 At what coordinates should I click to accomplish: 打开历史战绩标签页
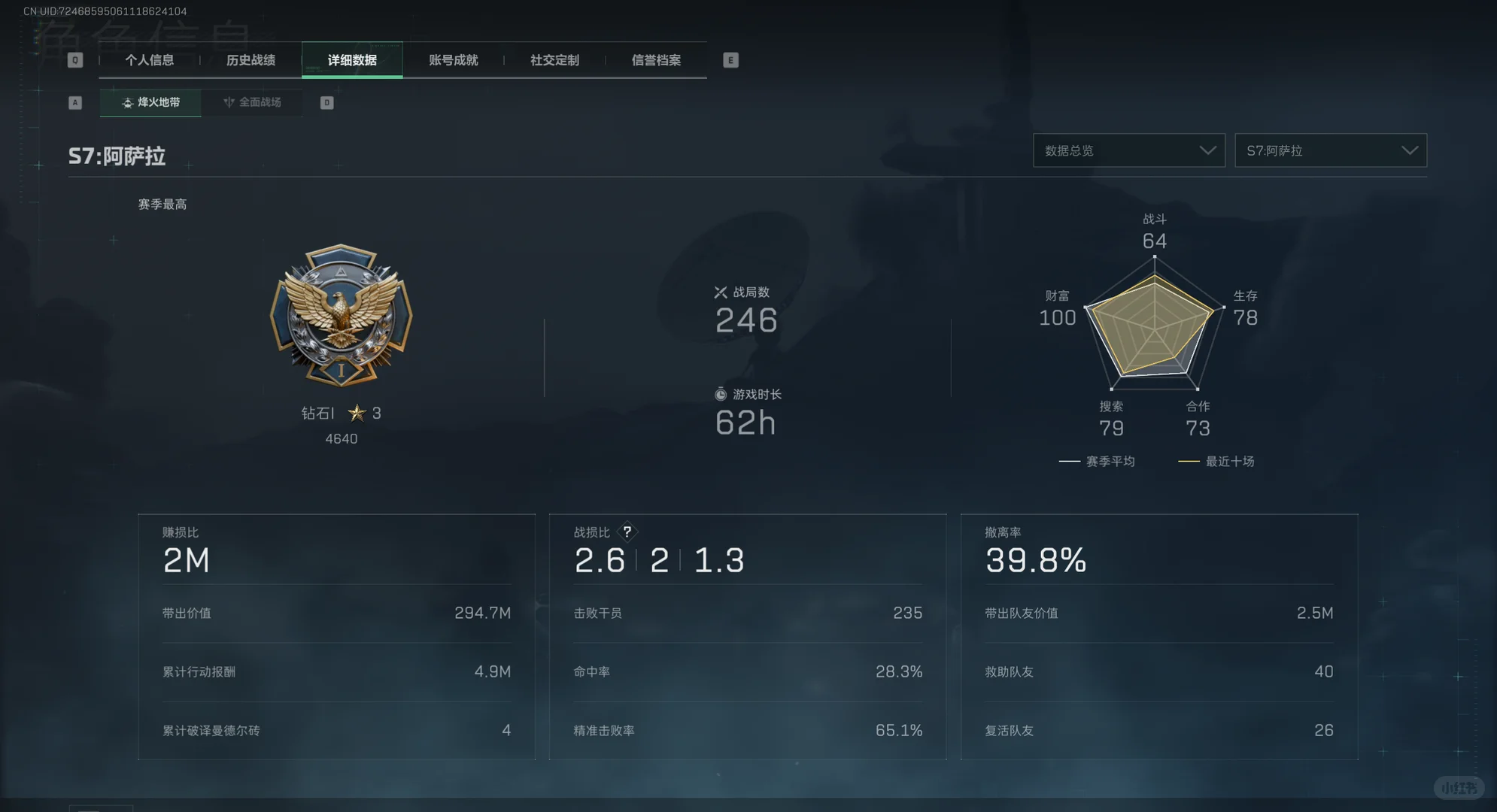click(252, 60)
